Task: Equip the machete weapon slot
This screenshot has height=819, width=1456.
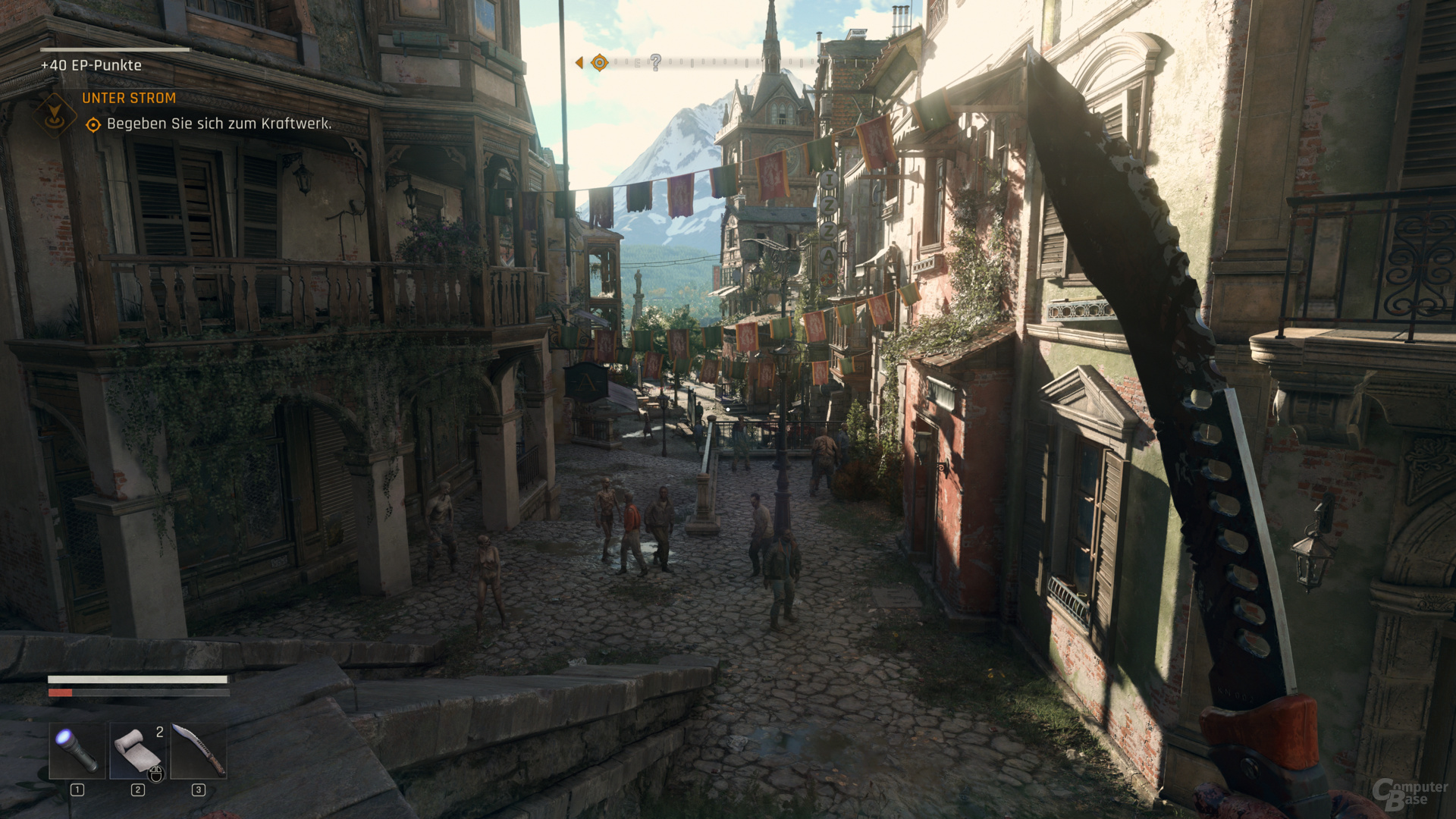Action: tap(199, 750)
